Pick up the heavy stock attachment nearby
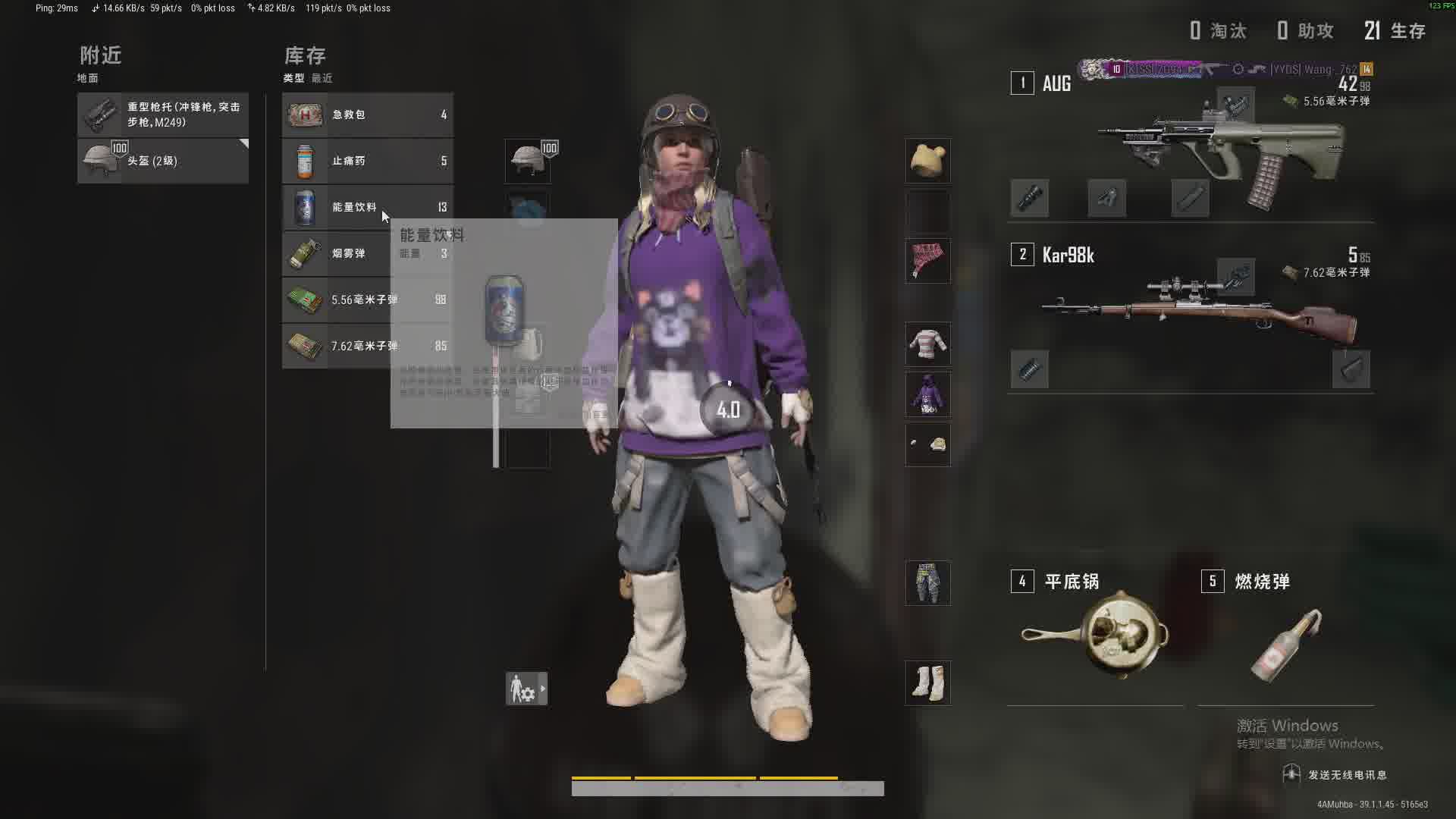The height and width of the screenshot is (819, 1456). (163, 115)
